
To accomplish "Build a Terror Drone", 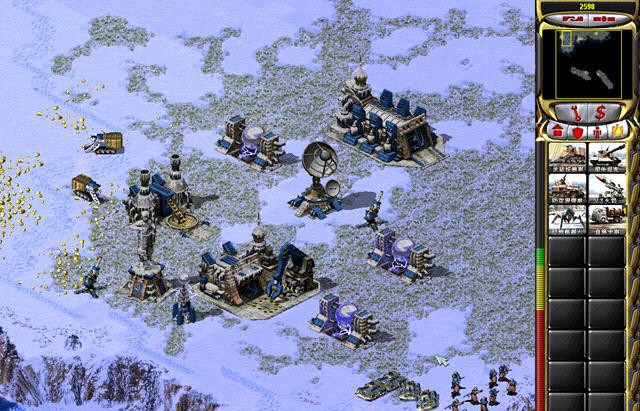I will pos(566,217).
